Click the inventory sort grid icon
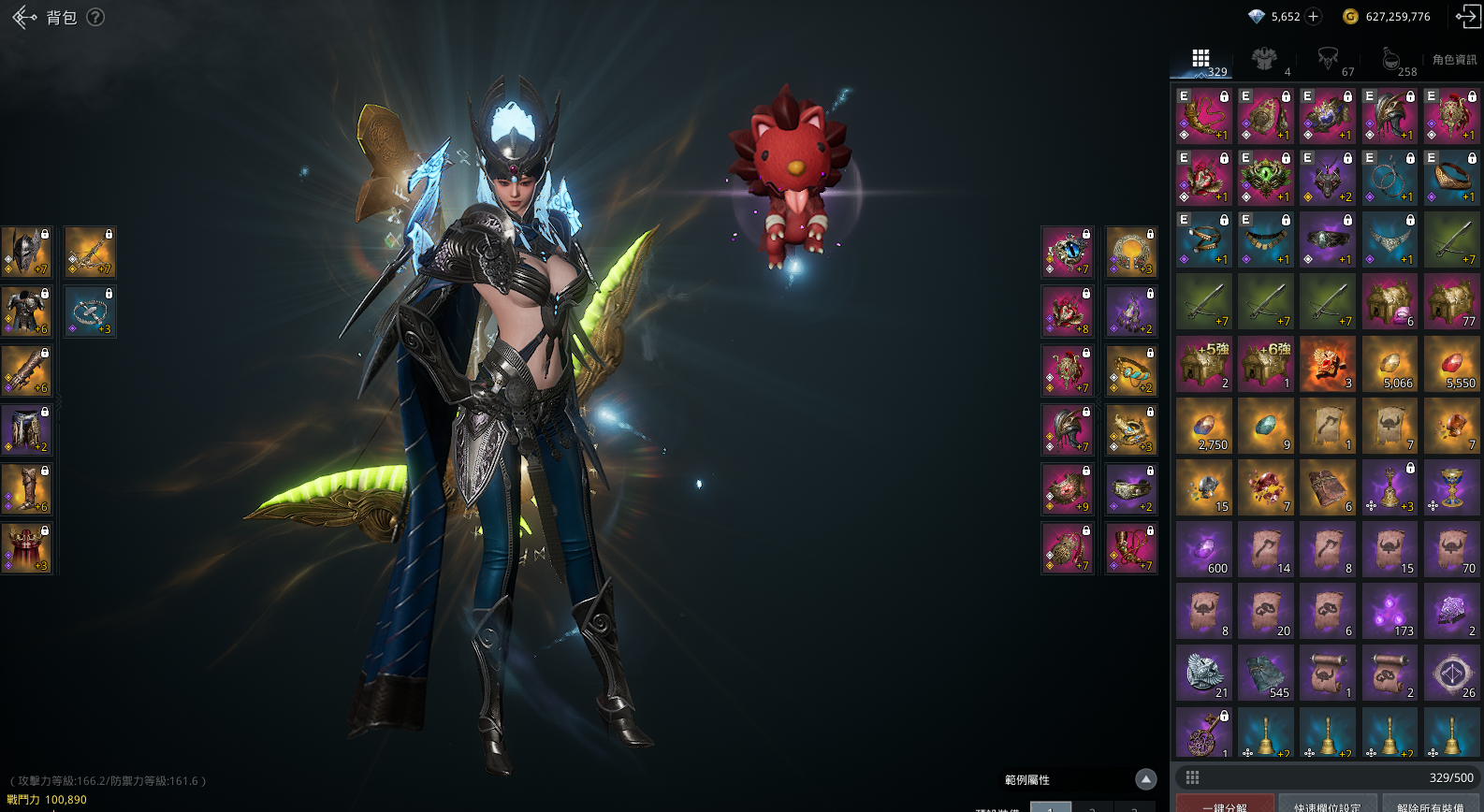The width and height of the screenshot is (1484, 812). 1192,777
